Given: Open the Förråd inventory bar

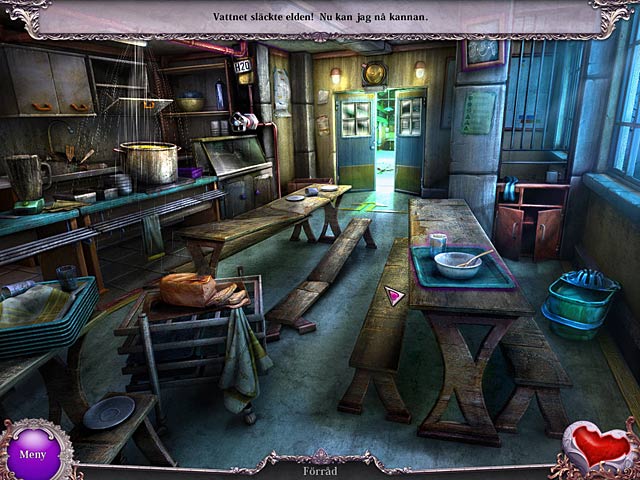Looking at the screenshot, I should pos(319,470).
